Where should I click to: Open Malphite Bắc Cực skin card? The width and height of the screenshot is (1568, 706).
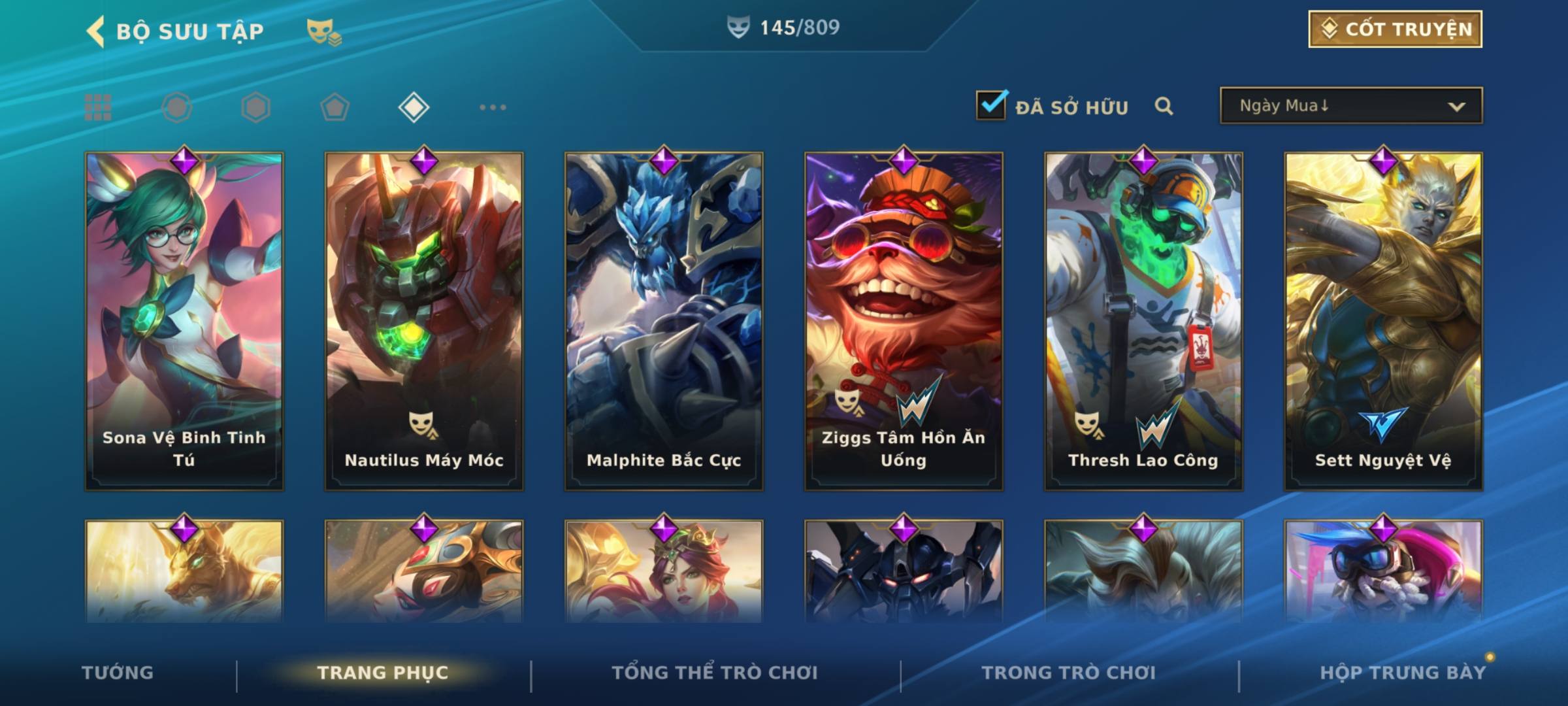[x=664, y=320]
